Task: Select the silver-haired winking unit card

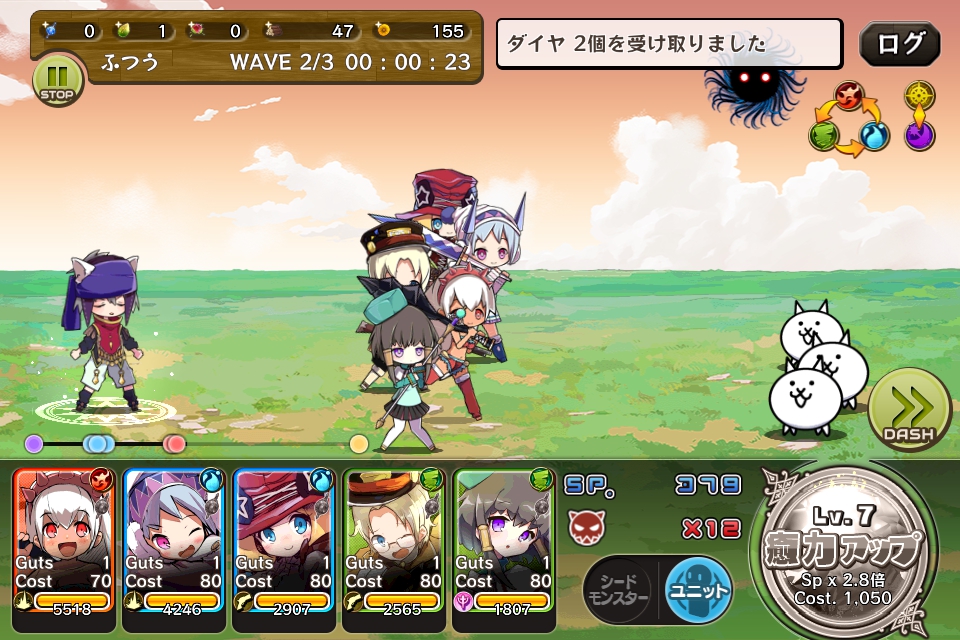Action: coord(173,538)
